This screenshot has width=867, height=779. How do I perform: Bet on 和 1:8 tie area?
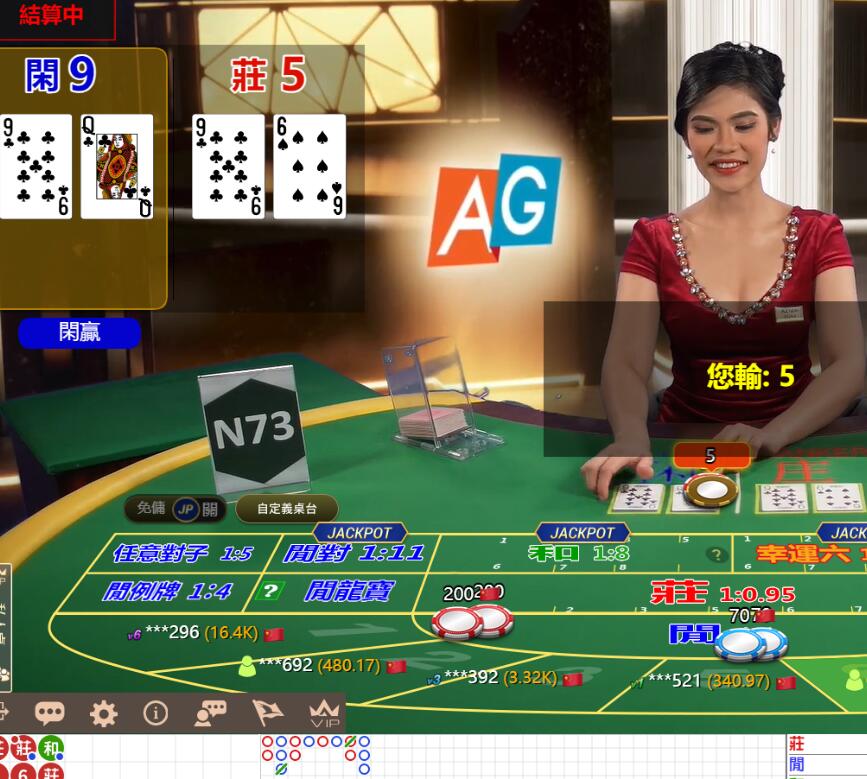click(578, 553)
